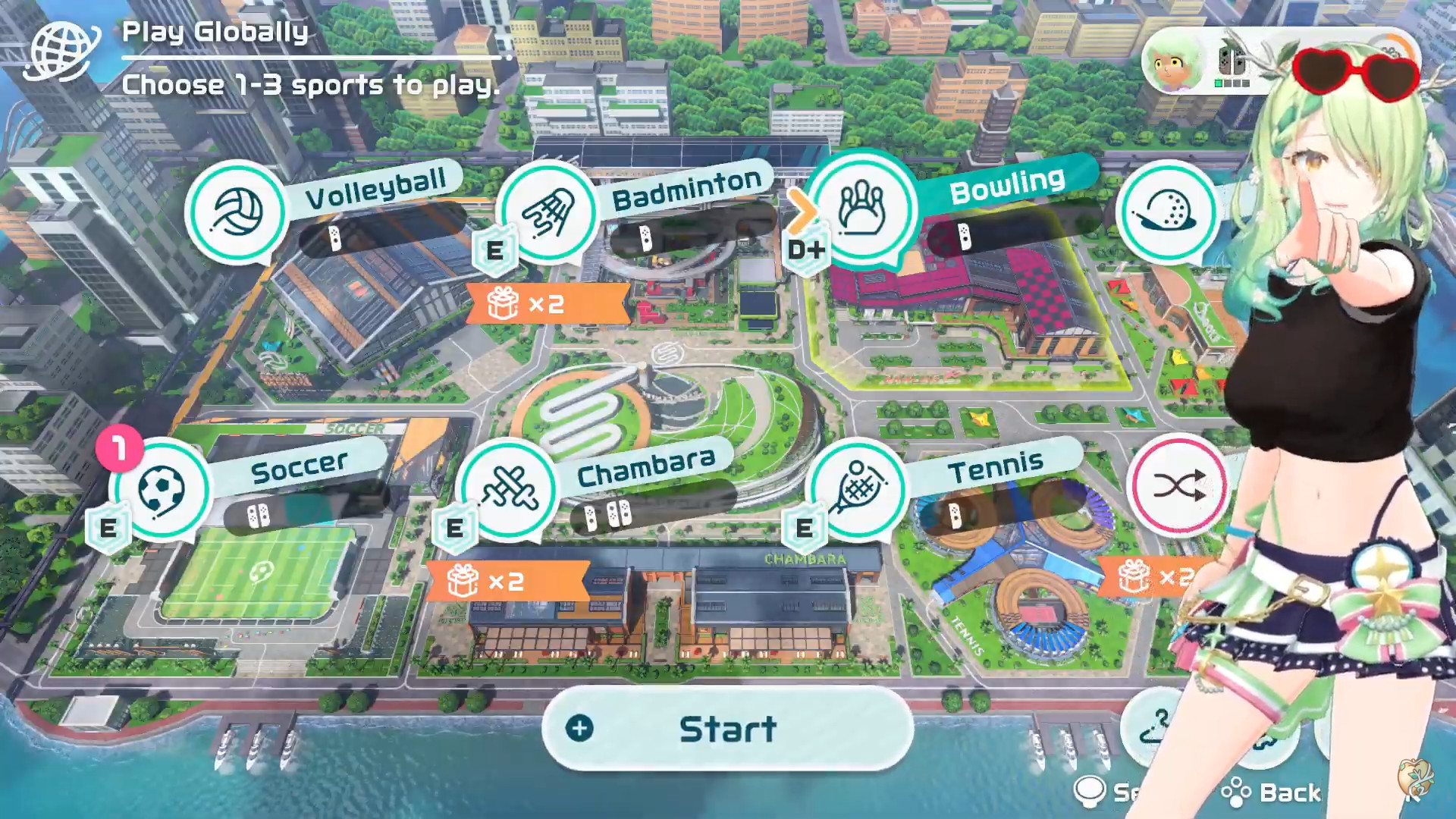Choose the Chambara sport
Viewport: 1456px width, 819px height.
(509, 489)
